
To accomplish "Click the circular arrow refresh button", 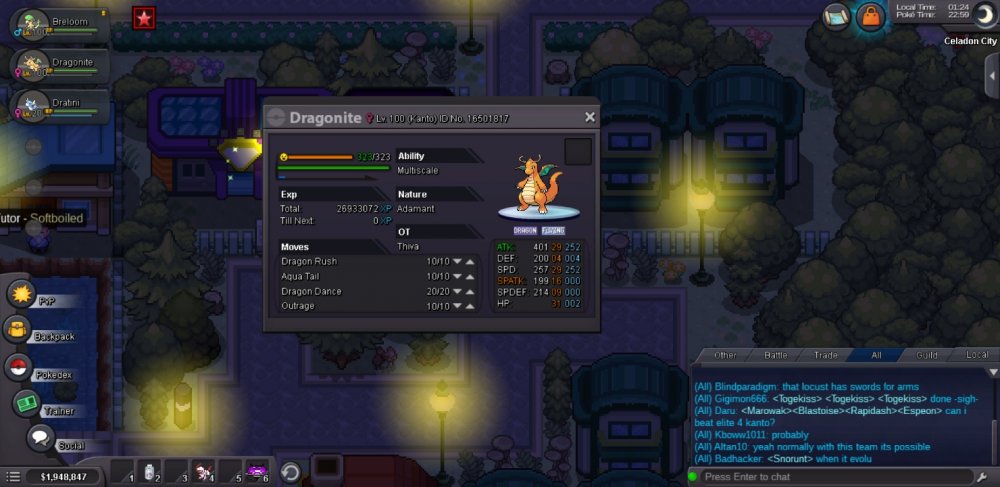I will (x=290, y=472).
